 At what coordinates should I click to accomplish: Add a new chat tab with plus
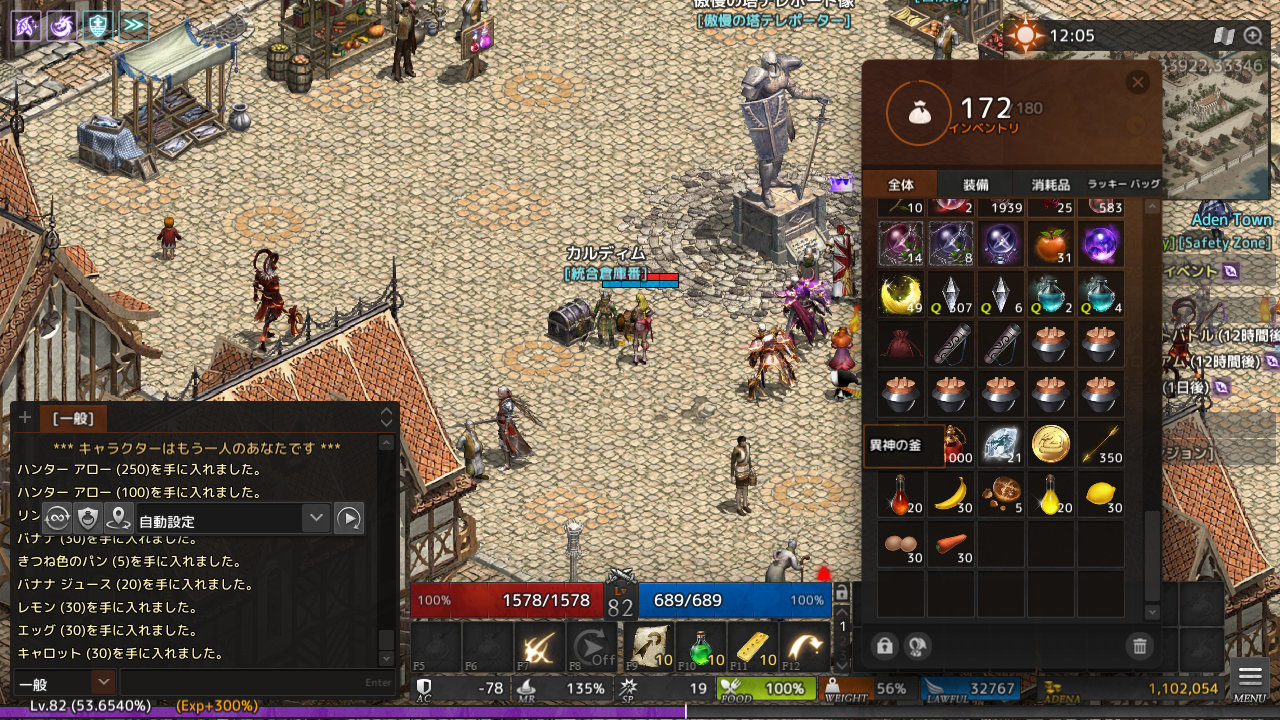(25, 418)
